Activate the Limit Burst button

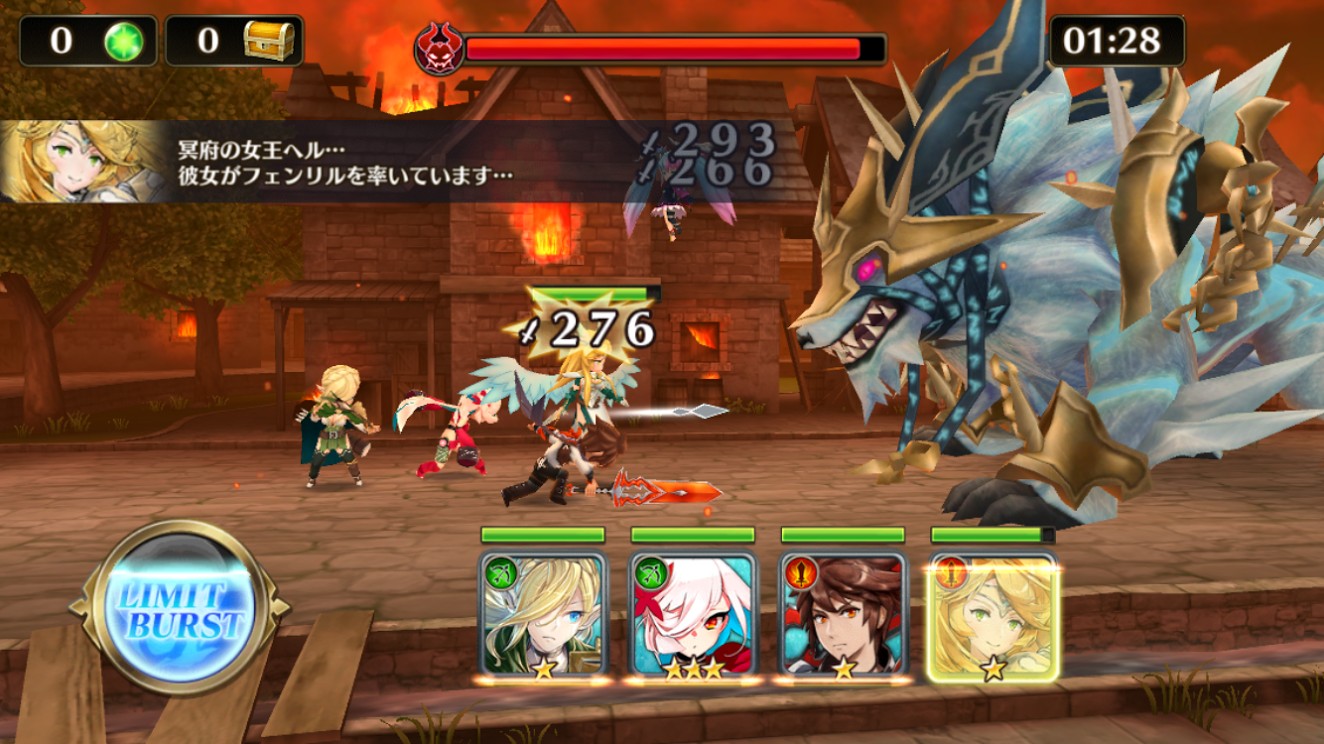click(x=180, y=607)
